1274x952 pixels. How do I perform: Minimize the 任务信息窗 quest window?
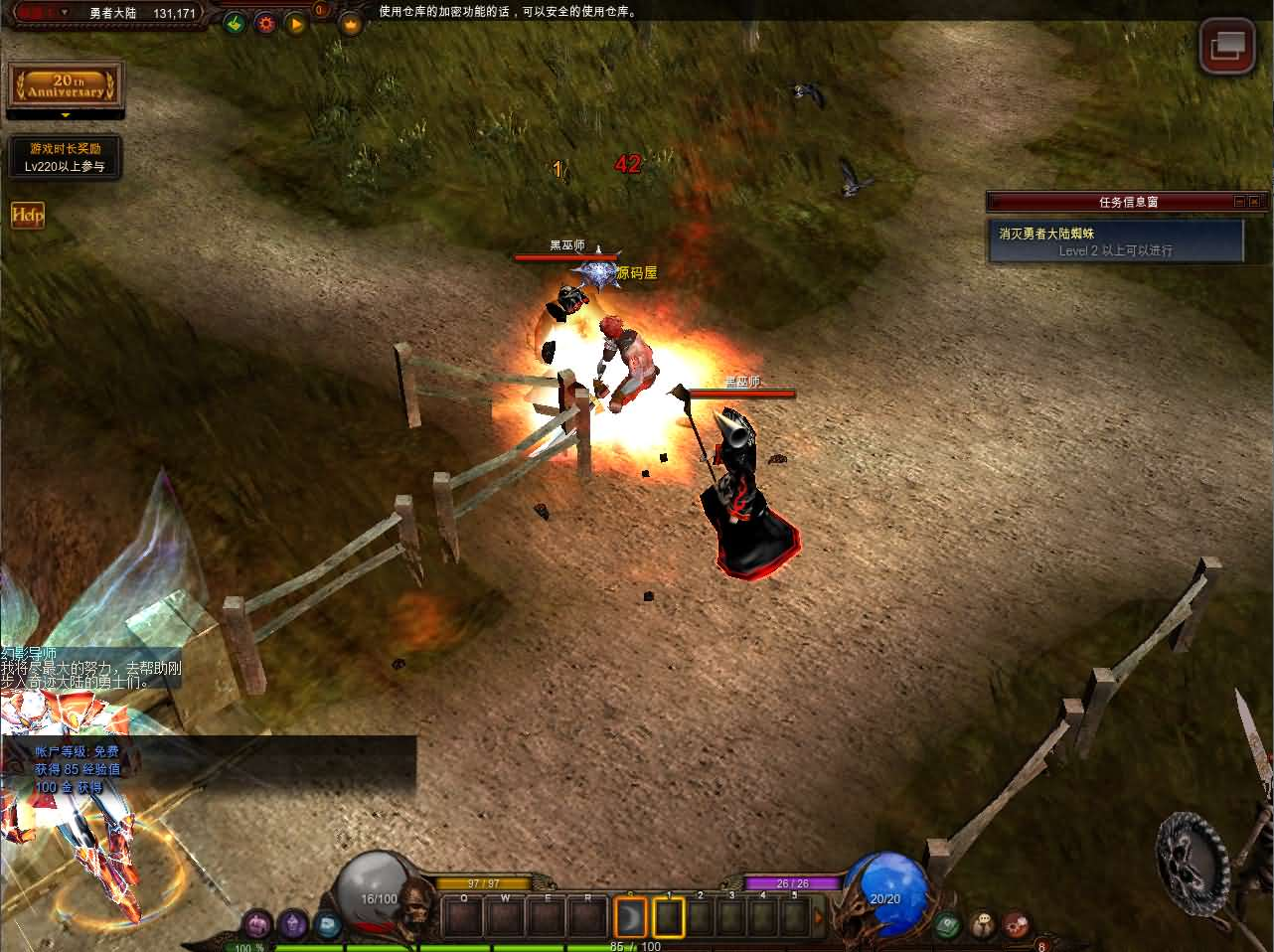pyautogui.click(x=1239, y=202)
